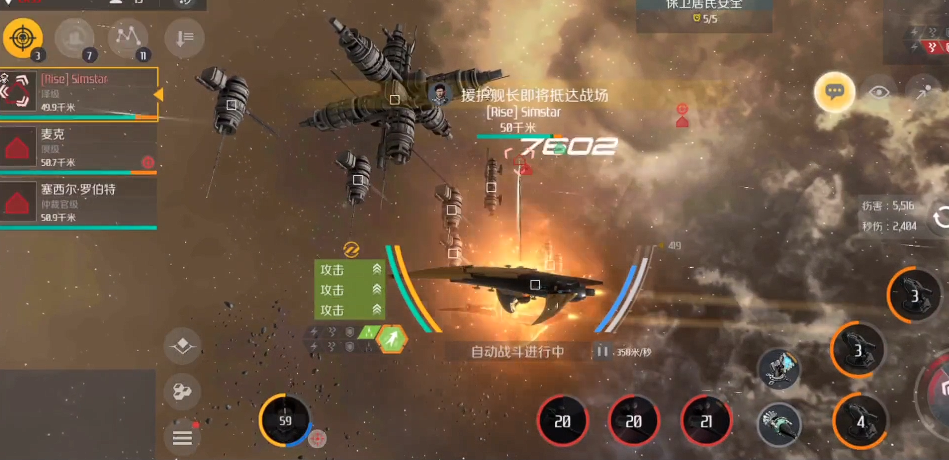Tap the layered diamond button
The height and width of the screenshot is (460, 949).
coord(182,346)
